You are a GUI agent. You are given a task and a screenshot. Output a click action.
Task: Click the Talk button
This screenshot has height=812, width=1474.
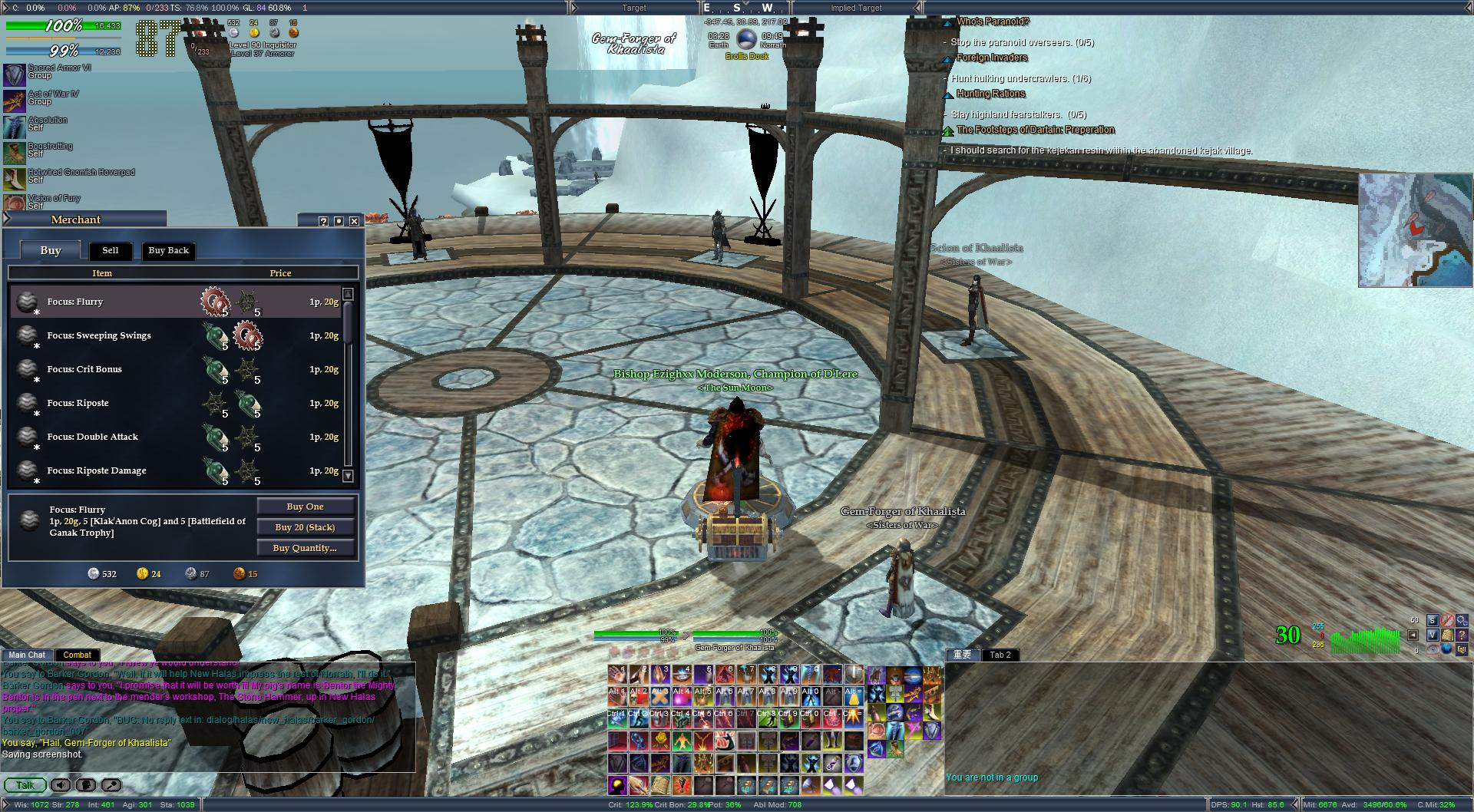[x=25, y=785]
